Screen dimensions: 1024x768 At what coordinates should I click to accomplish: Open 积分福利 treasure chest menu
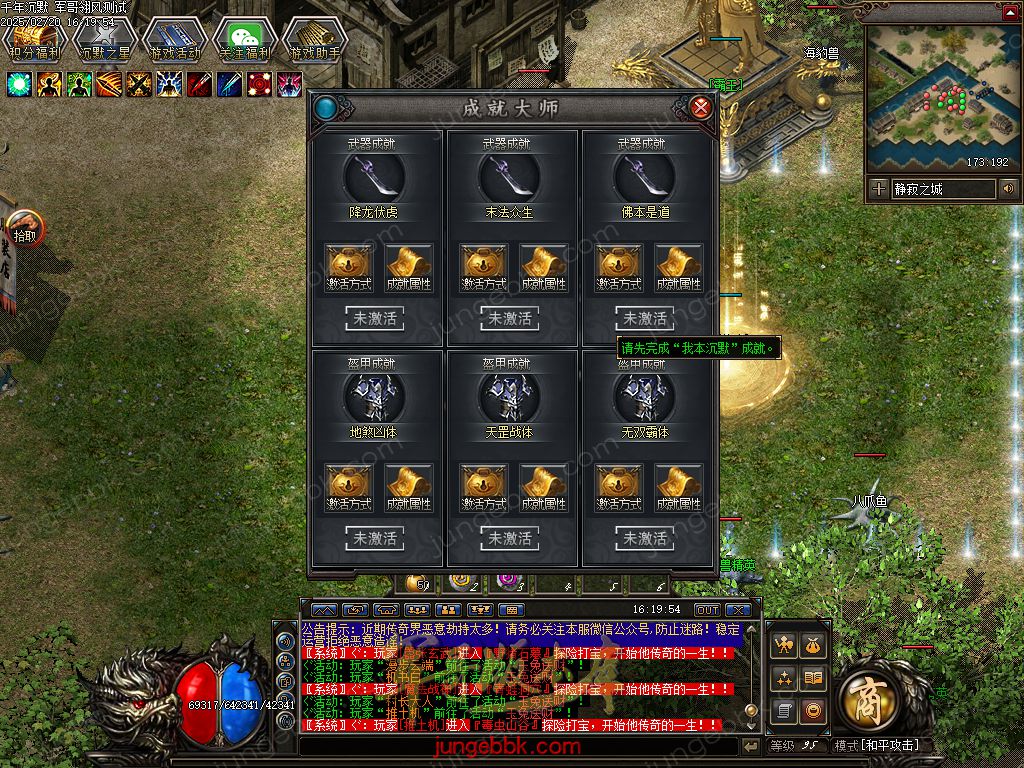coord(34,40)
